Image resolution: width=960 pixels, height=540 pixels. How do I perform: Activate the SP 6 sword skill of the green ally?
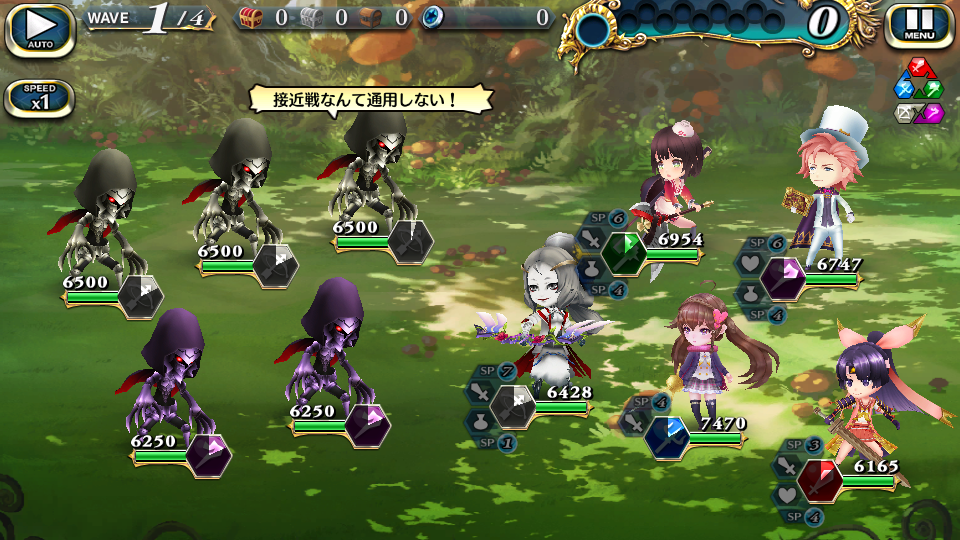[594, 239]
